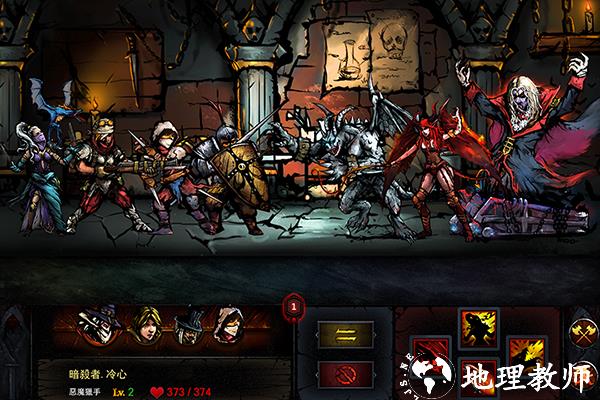
Task: Click the red round counter badge
Action: [x=295, y=307]
